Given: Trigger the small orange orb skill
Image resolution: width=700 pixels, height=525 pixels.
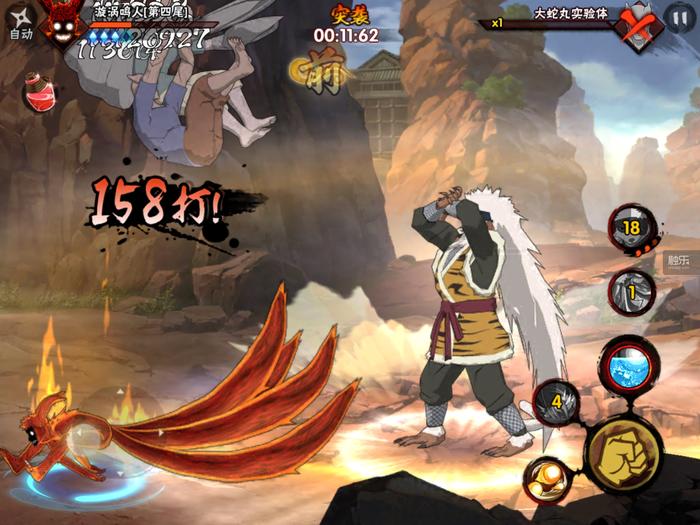Looking at the screenshot, I should click(547, 478).
